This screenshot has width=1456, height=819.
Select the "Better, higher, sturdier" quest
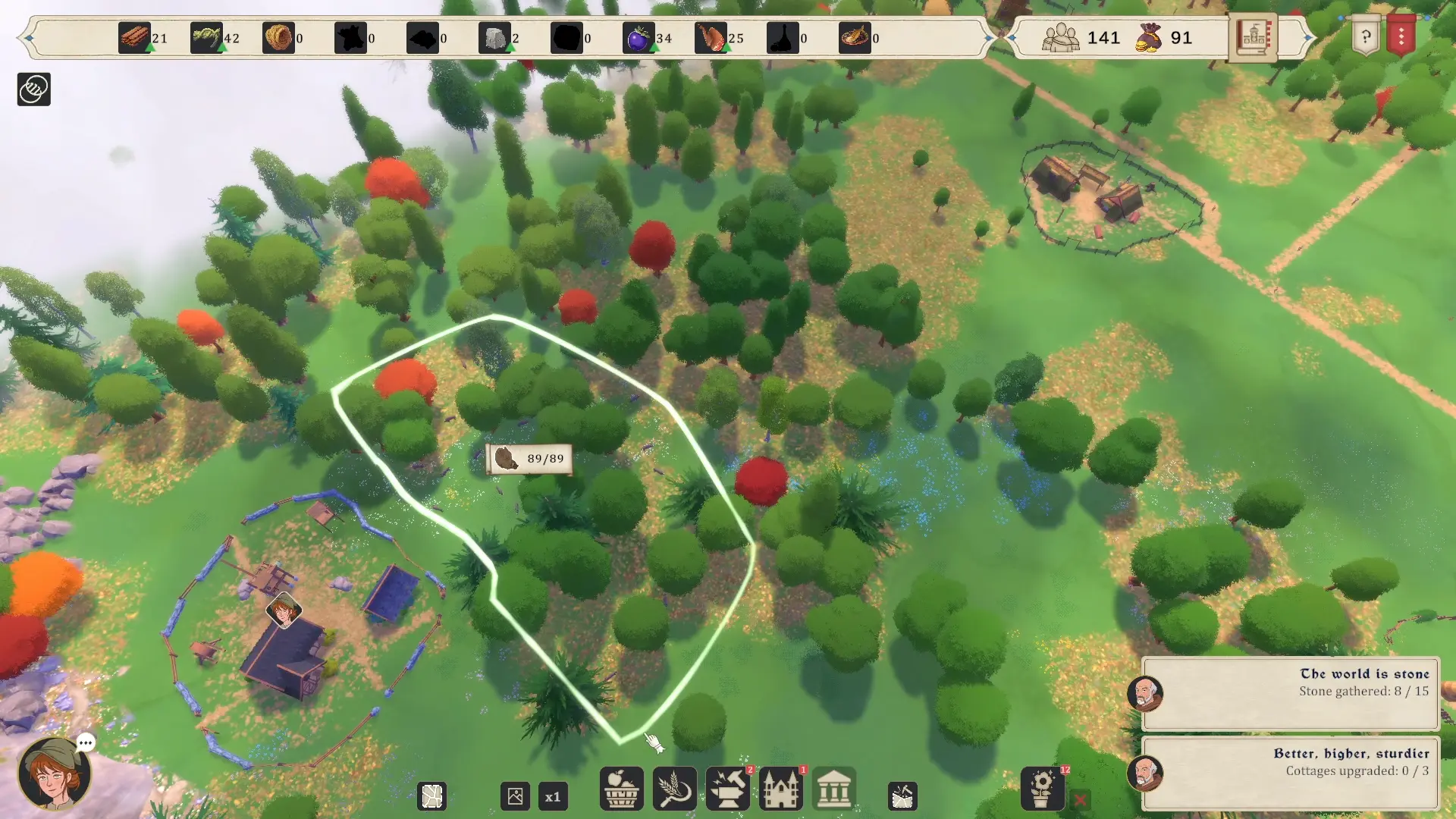point(1290,773)
